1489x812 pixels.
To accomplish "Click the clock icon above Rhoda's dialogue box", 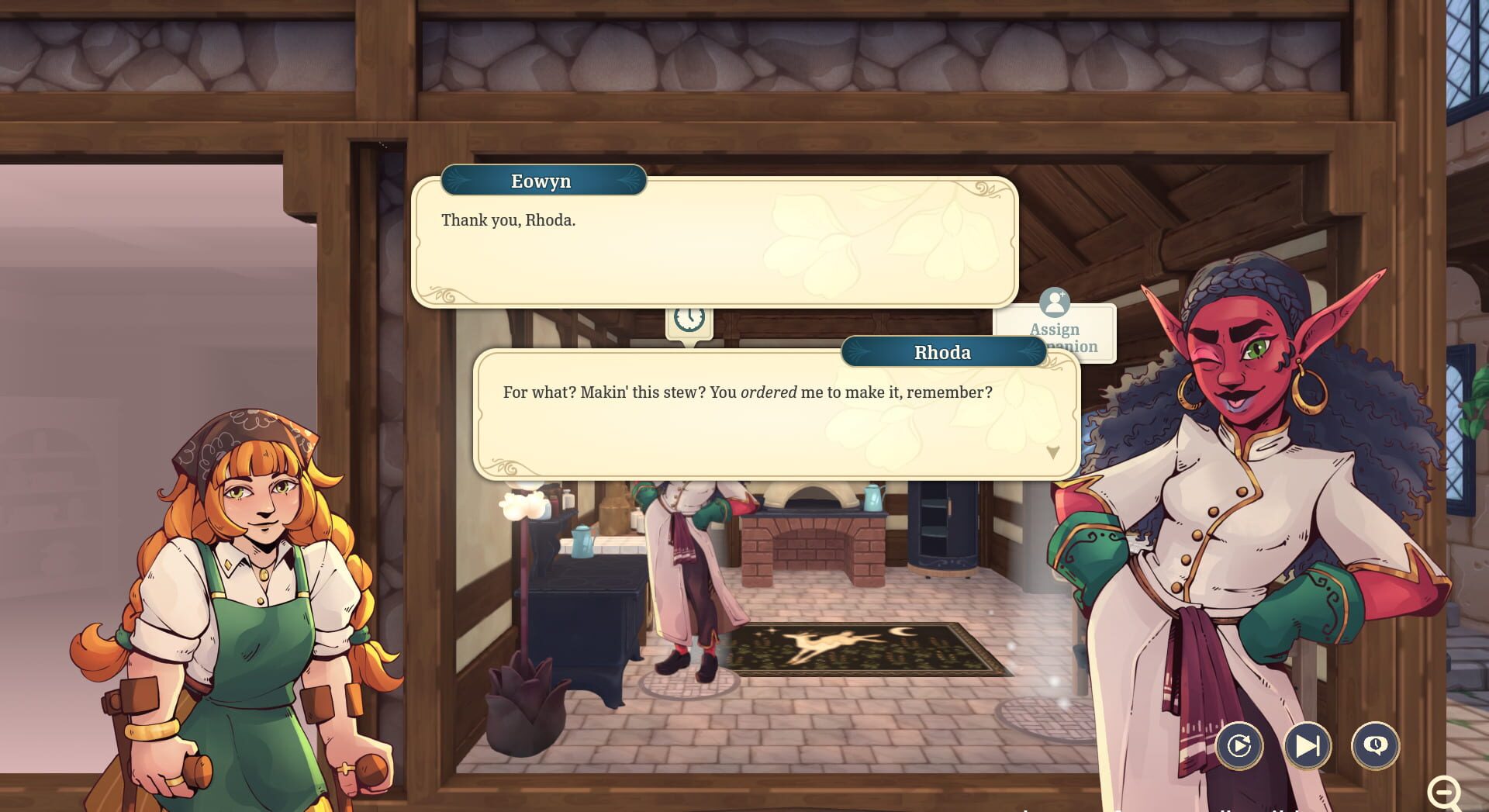I will pyautogui.click(x=689, y=318).
